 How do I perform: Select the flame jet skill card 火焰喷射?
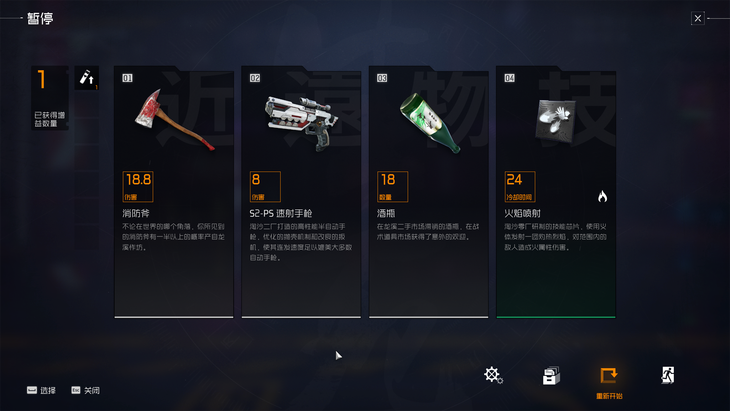pos(555,192)
